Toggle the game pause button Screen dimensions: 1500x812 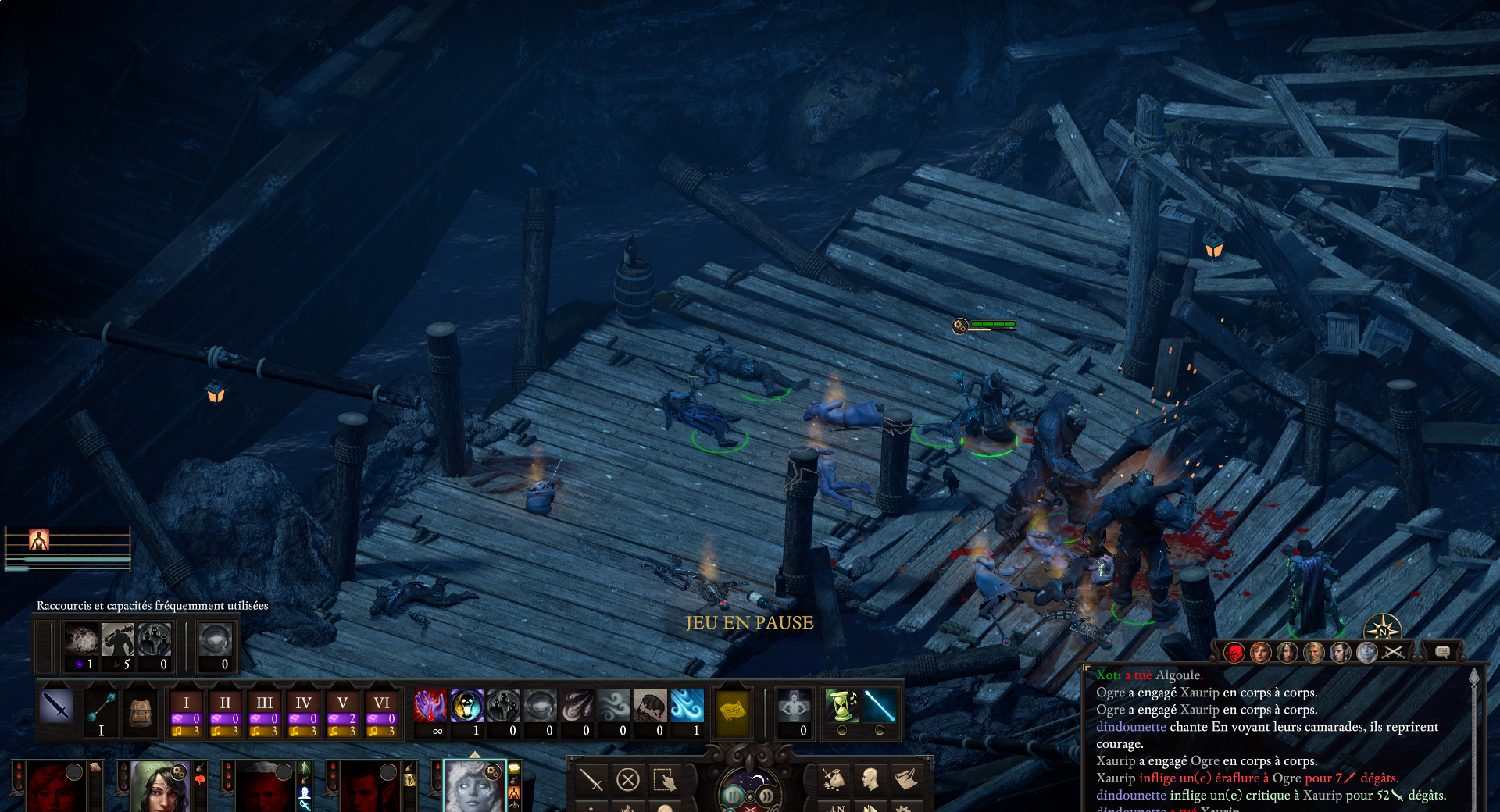[732, 796]
